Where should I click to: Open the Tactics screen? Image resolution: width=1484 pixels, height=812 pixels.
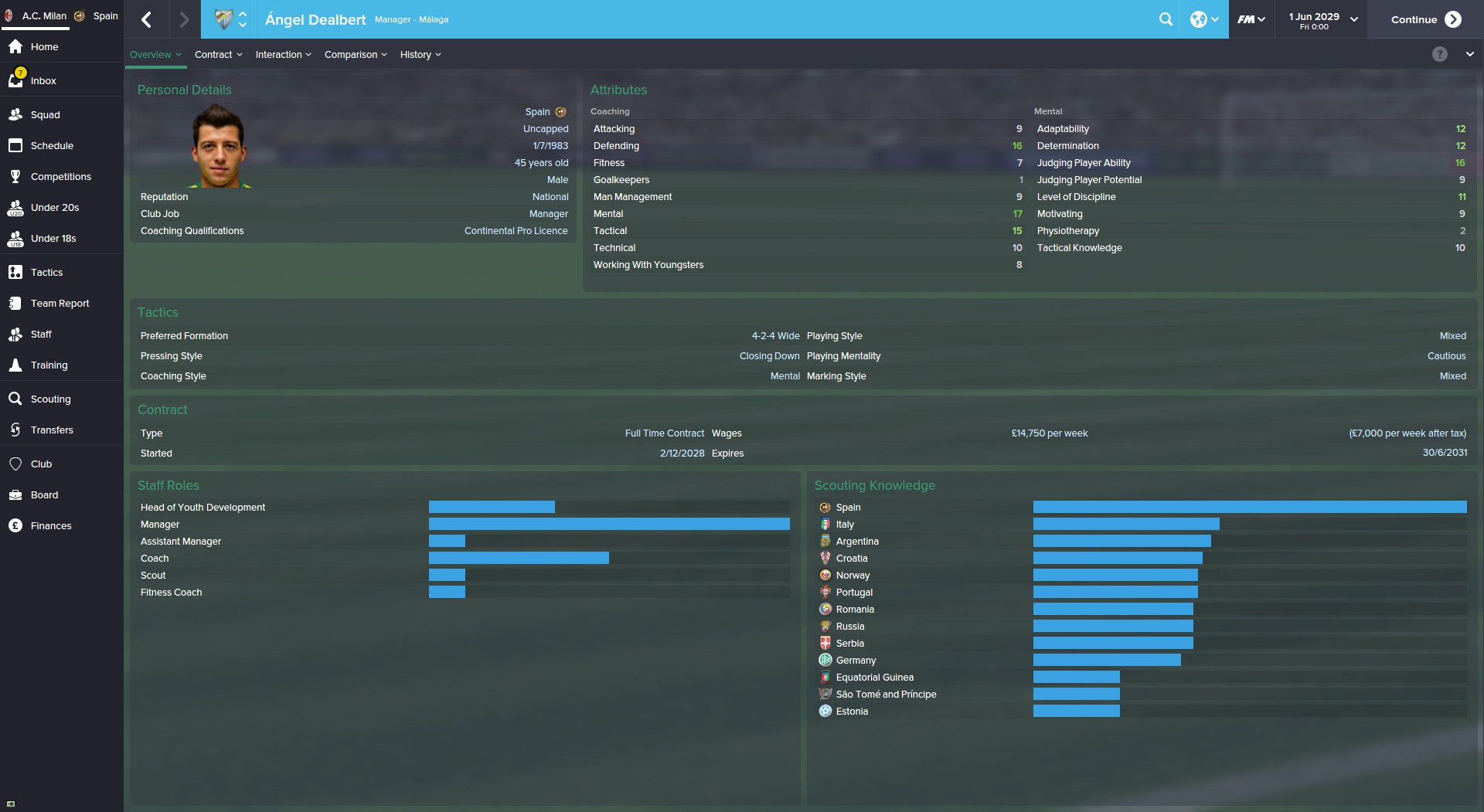coord(46,272)
